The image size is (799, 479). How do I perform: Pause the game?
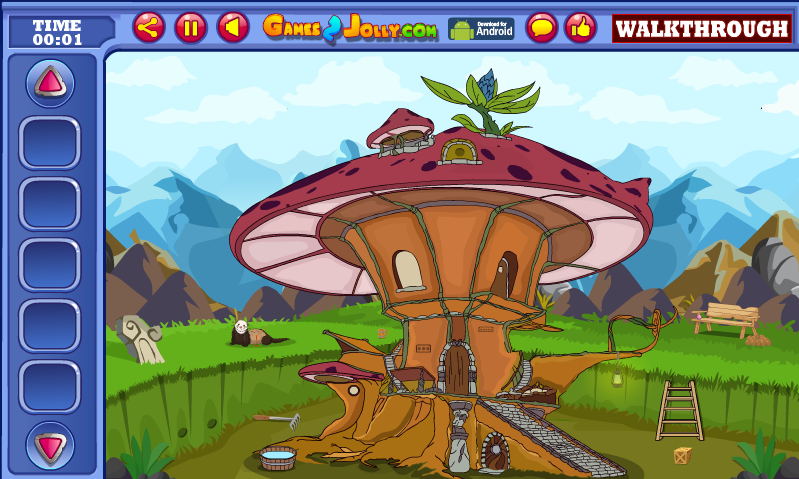(190, 27)
